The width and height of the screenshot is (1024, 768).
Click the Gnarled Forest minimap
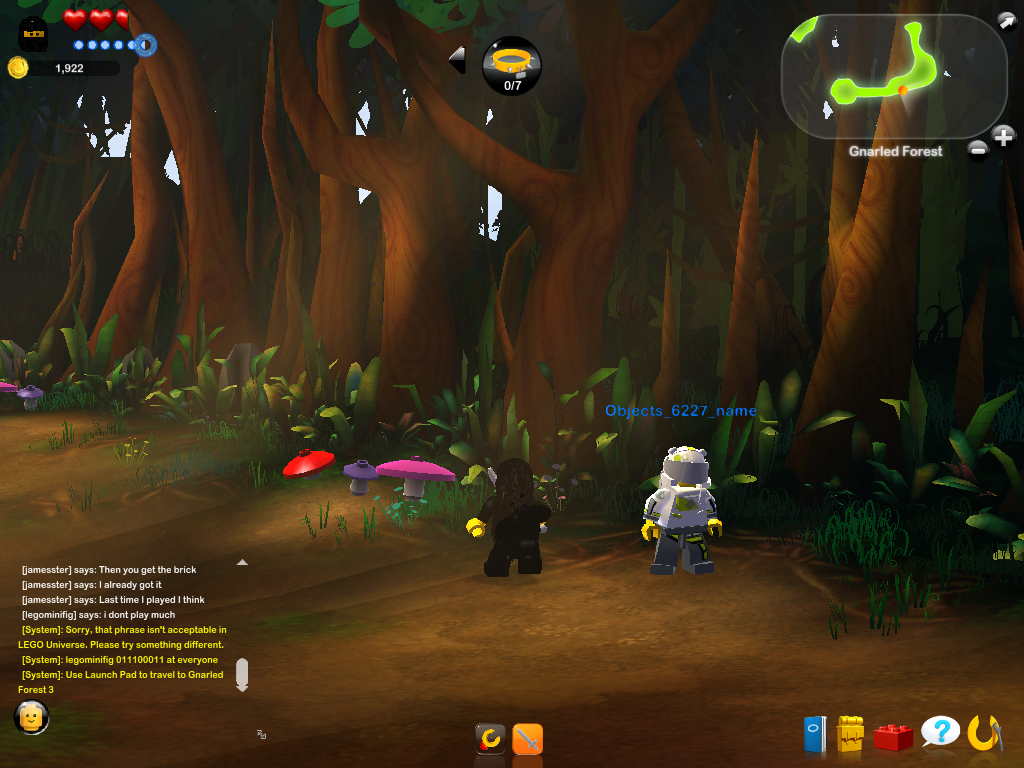point(880,75)
